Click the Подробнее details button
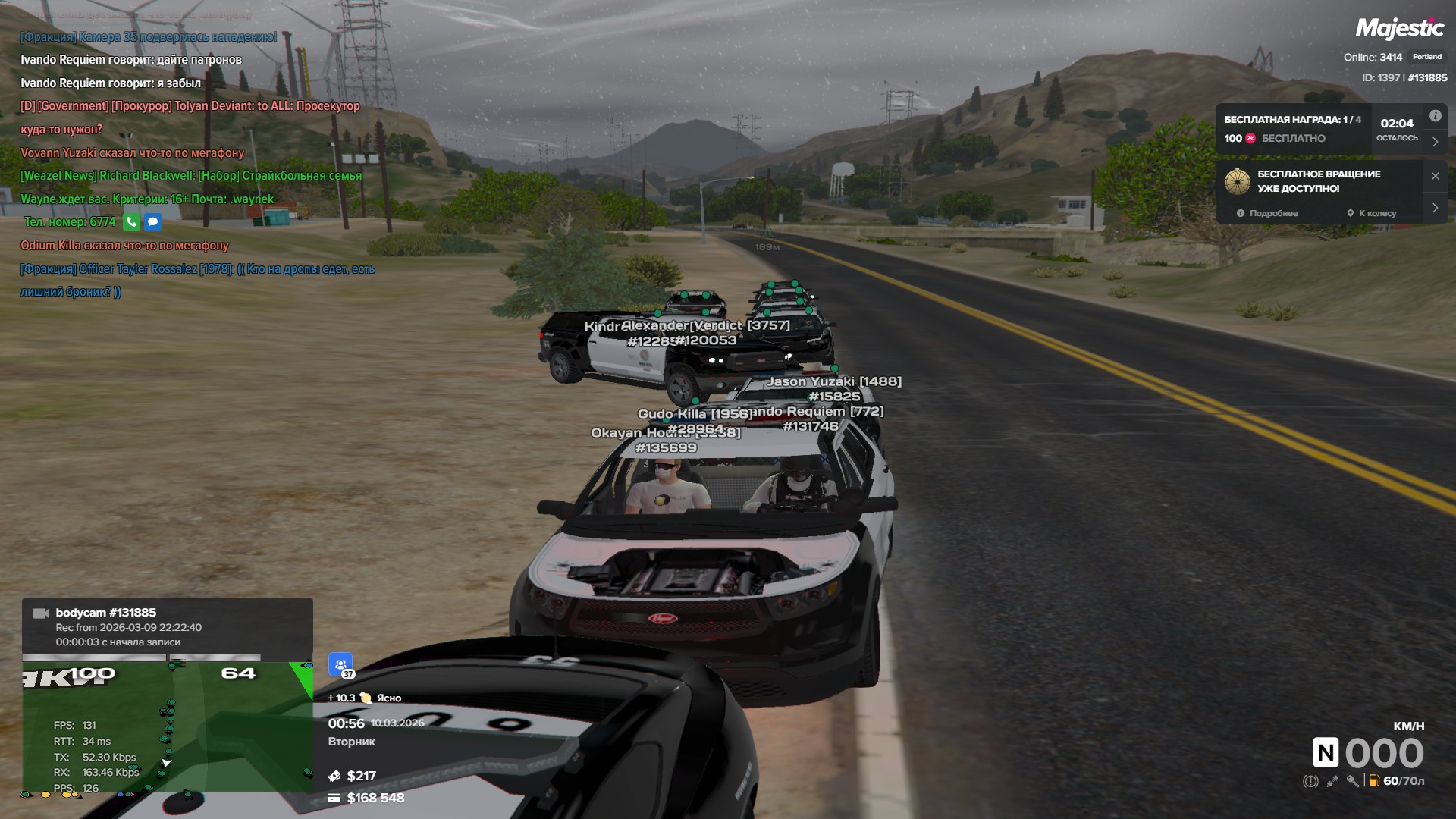The image size is (1456, 819). pos(1267,213)
